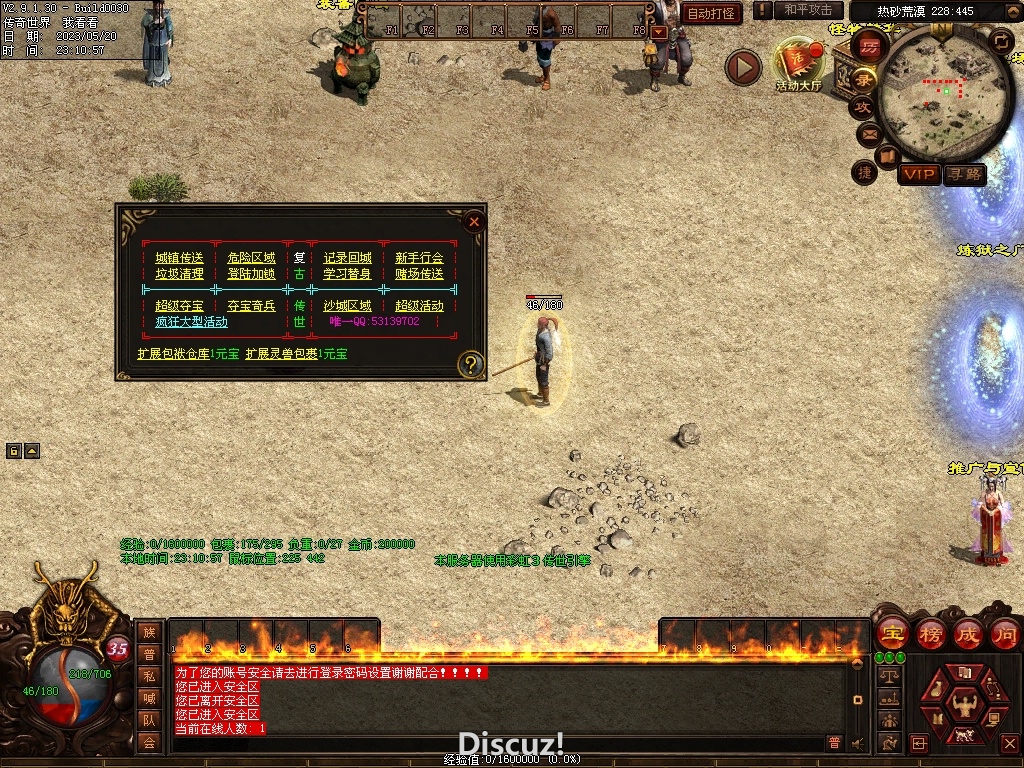Open the 活动大厅 activity hall icon
The image size is (1024, 768).
798,64
